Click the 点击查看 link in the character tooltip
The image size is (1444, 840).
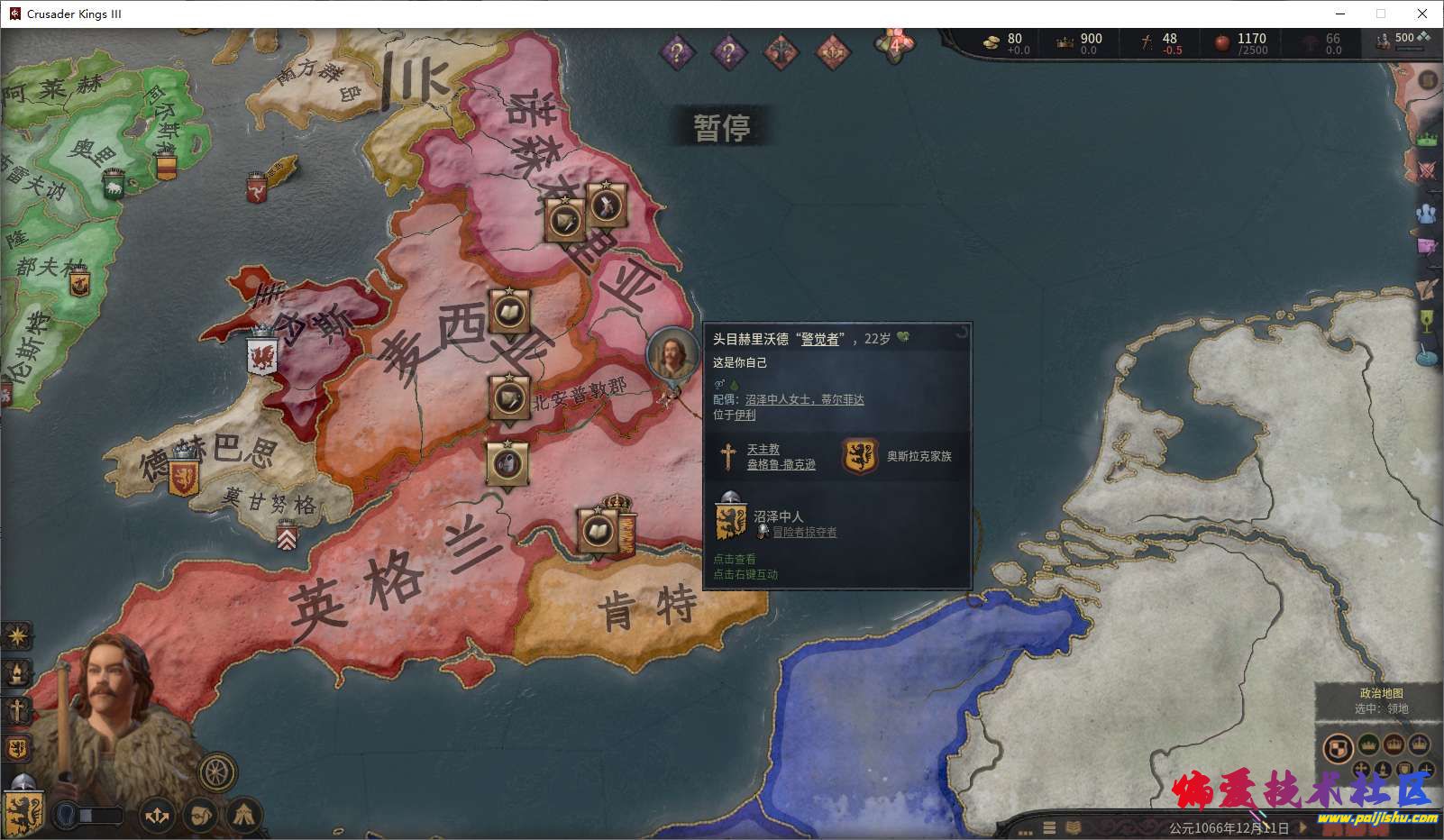pos(735,559)
